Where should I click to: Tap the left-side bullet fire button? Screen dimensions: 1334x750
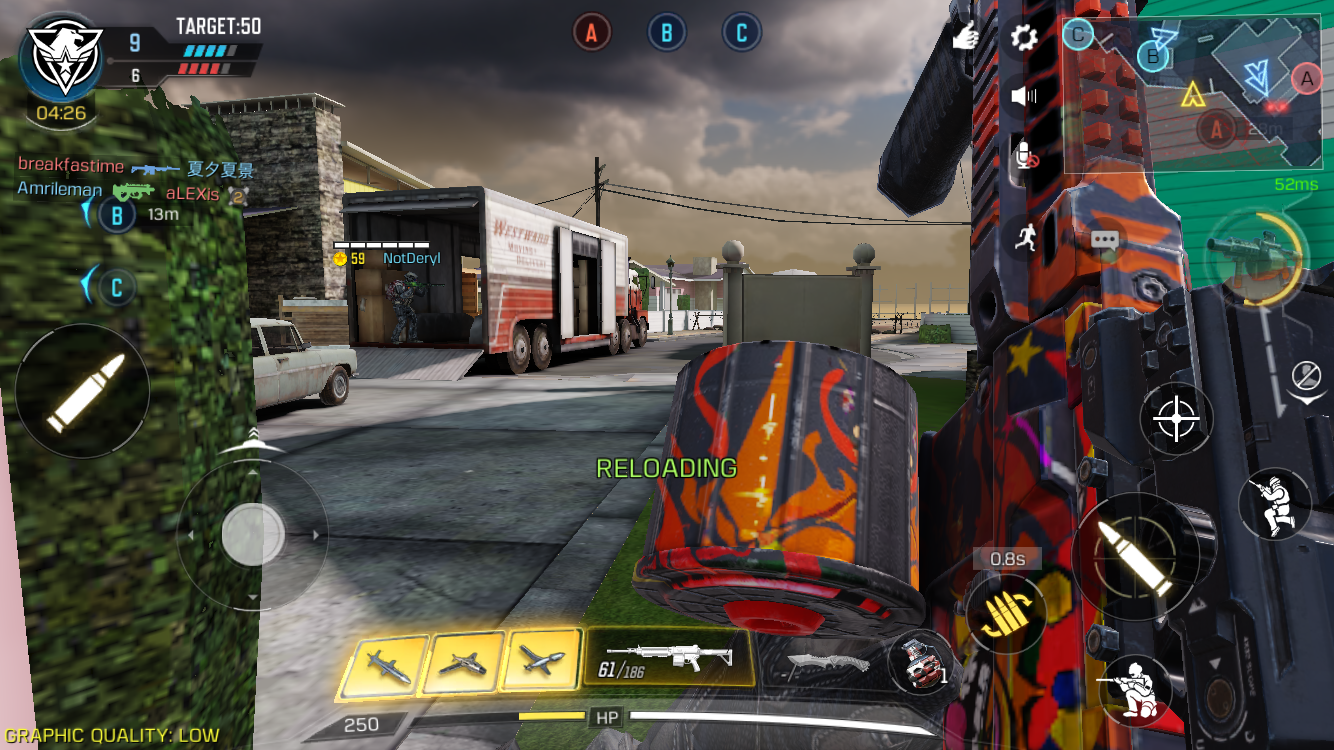pyautogui.click(x=83, y=391)
